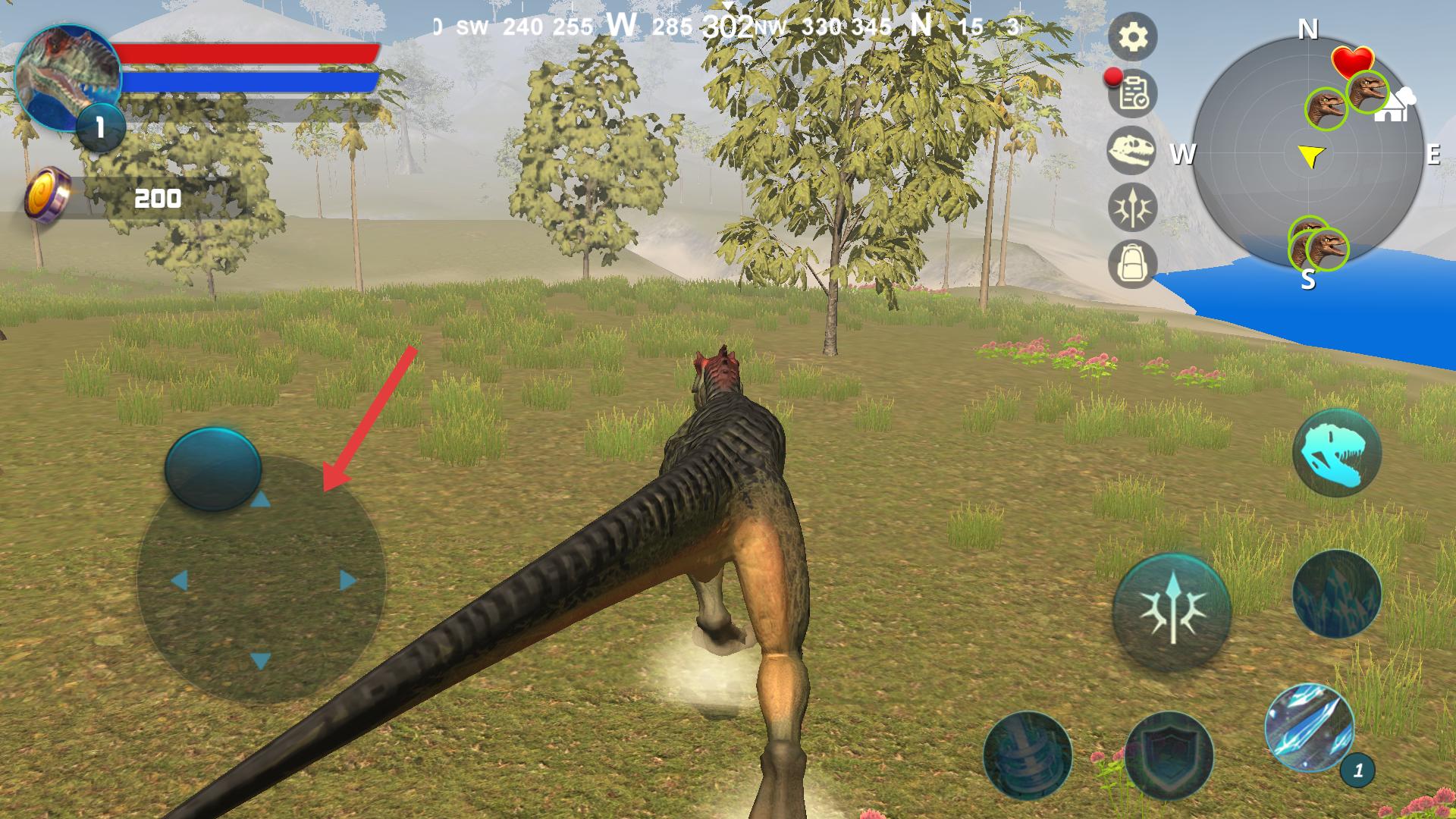Open the dinosaur skull menu
Viewport: 1456px width, 819px height.
click(1131, 150)
